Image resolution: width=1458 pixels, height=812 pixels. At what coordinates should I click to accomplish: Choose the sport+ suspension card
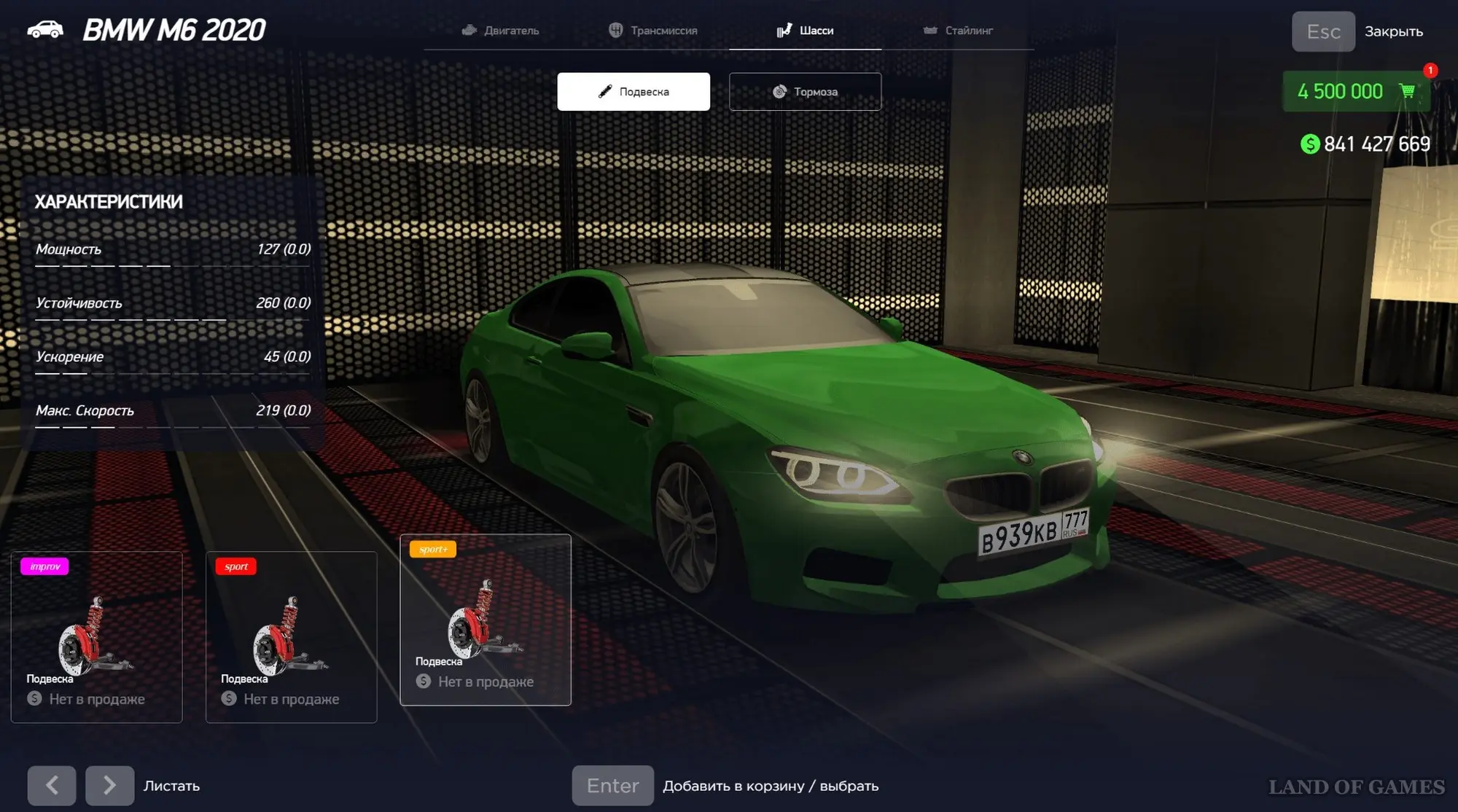[x=486, y=620]
